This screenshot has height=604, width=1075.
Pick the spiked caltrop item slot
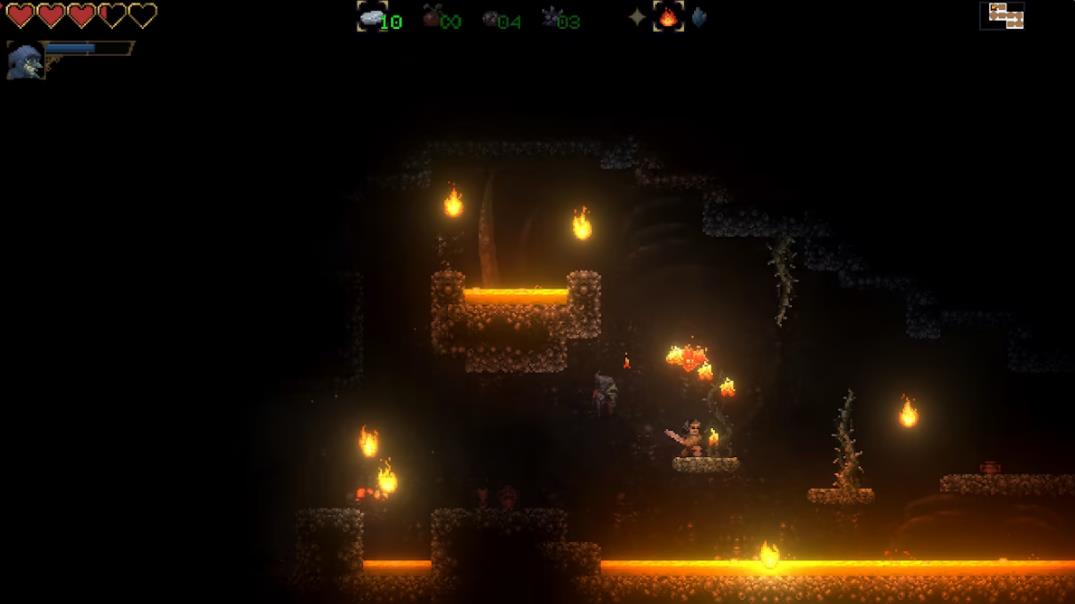[x=551, y=17]
